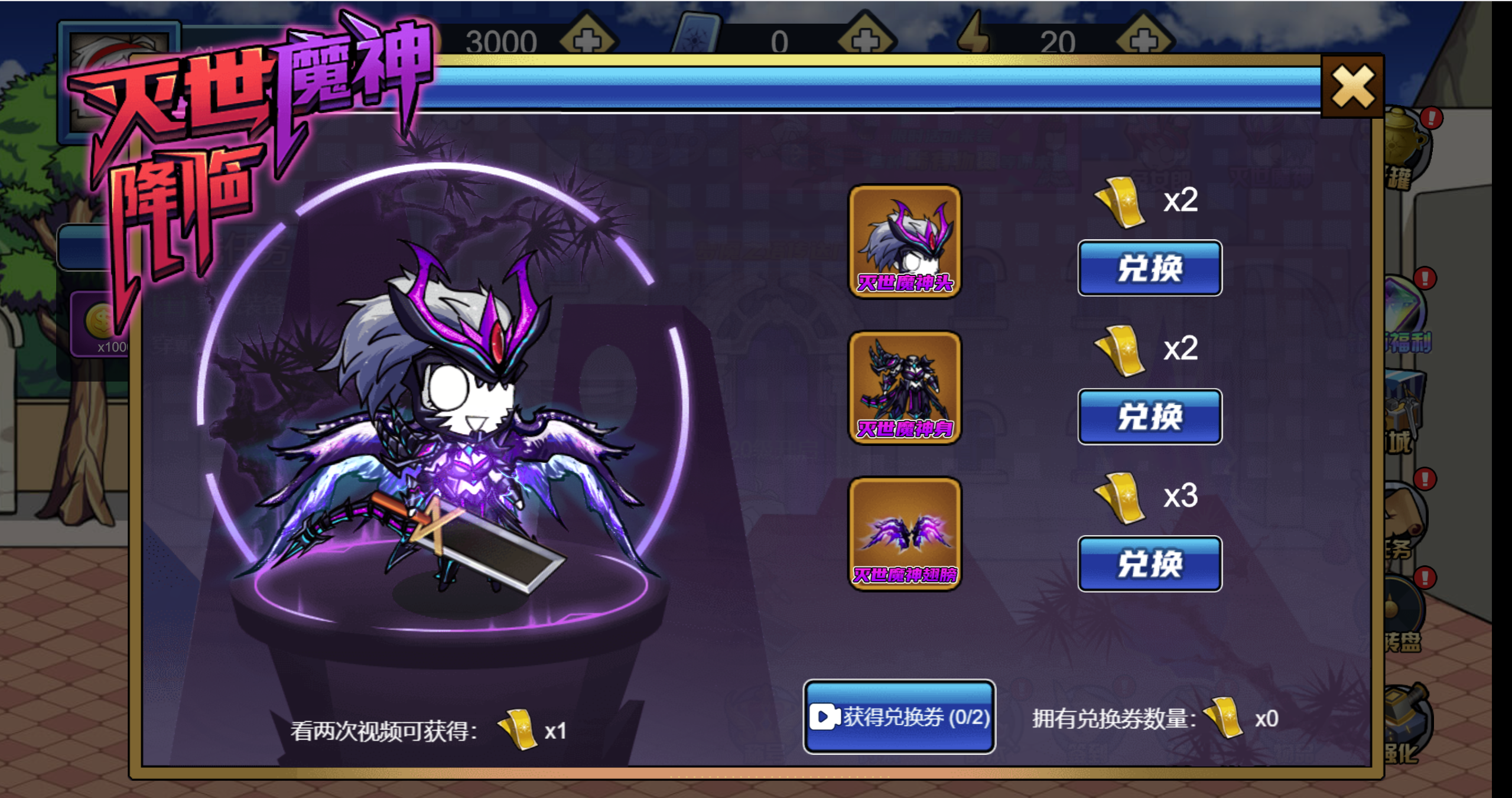Exchange tickets for the 灭世魔神翅膀 wings
The image size is (1512, 798).
(1149, 564)
